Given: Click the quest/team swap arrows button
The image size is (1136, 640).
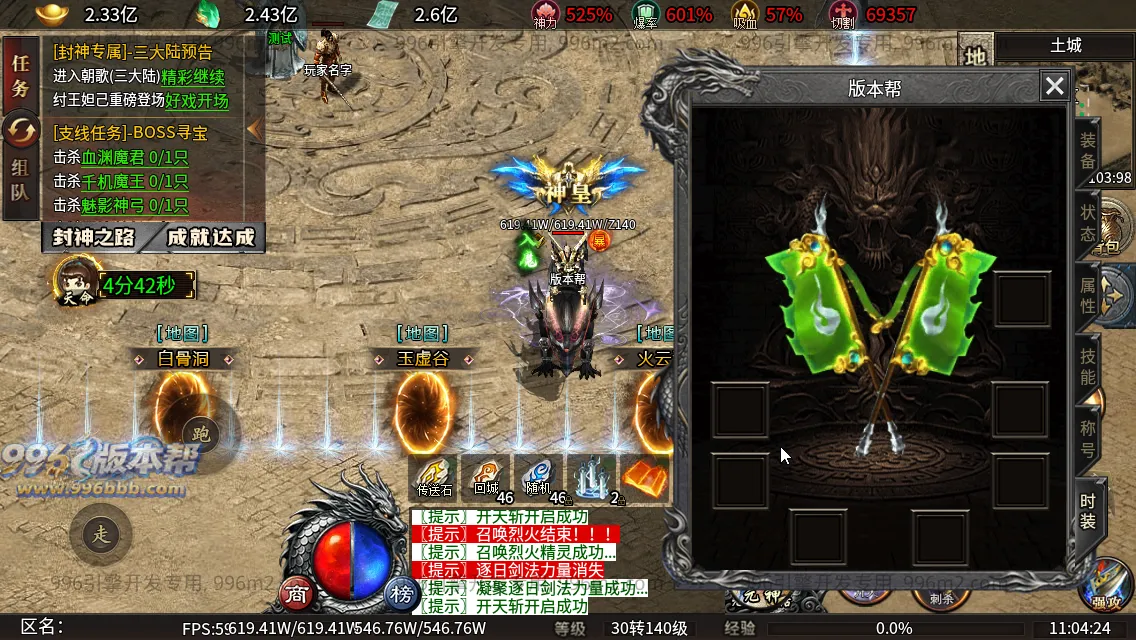Looking at the screenshot, I should pos(21,127).
